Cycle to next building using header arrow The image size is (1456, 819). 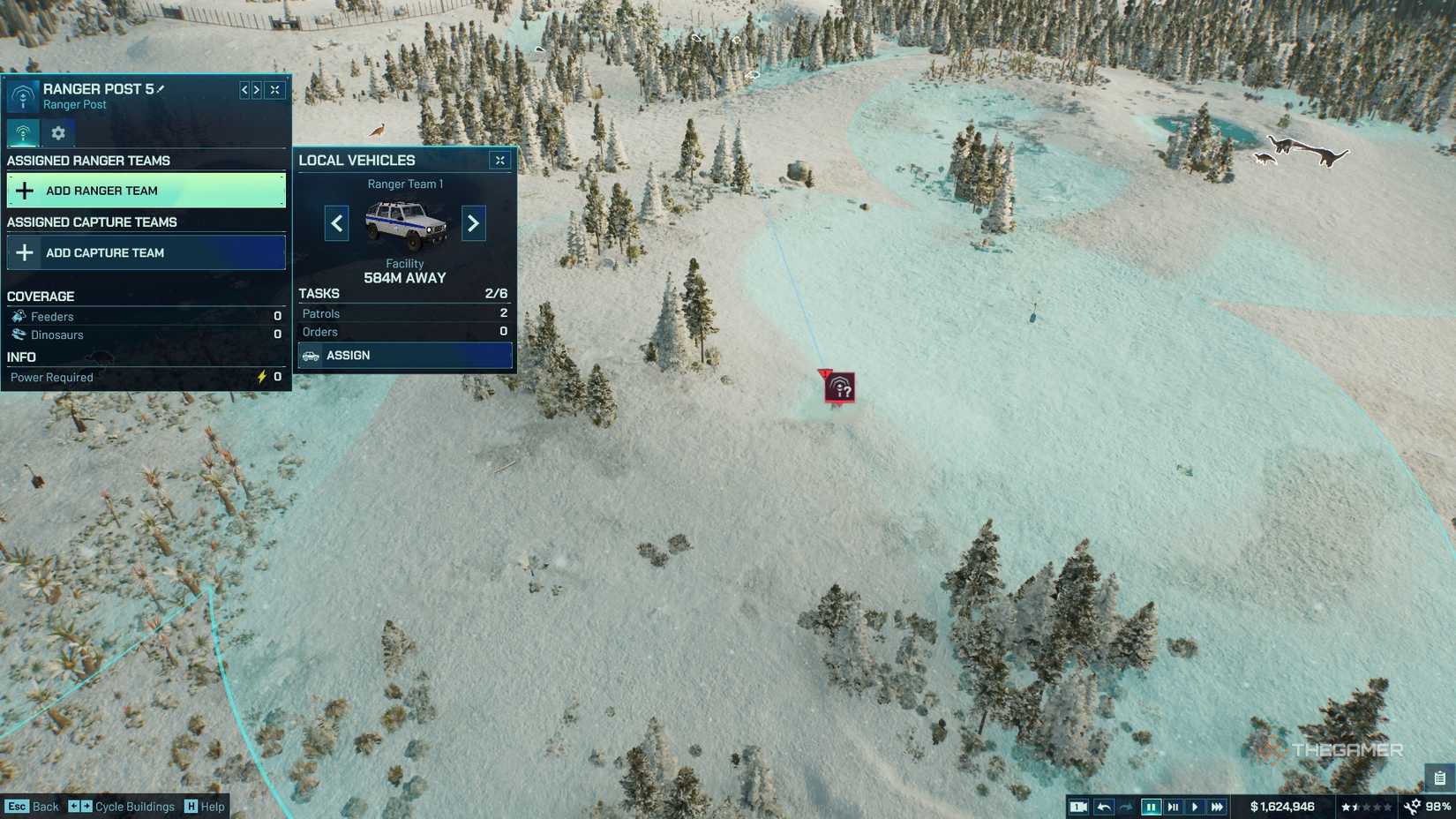(257, 89)
